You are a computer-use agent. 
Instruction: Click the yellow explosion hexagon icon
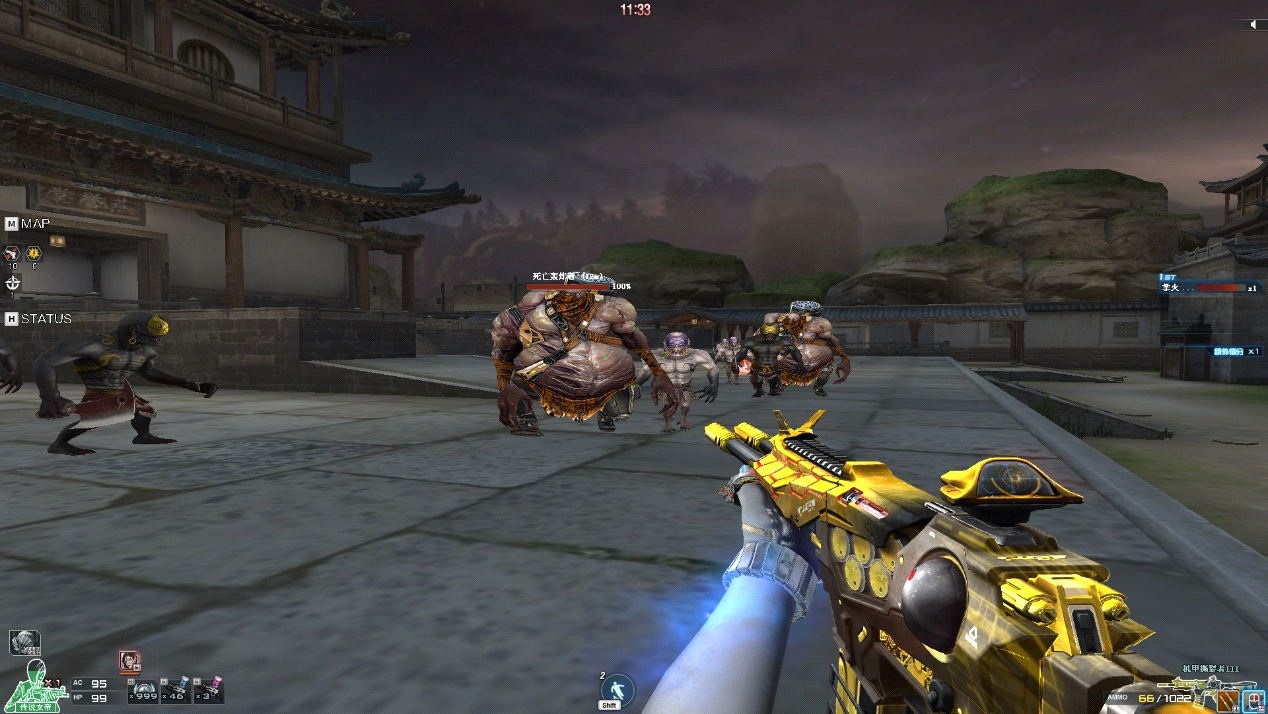pyautogui.click(x=34, y=254)
